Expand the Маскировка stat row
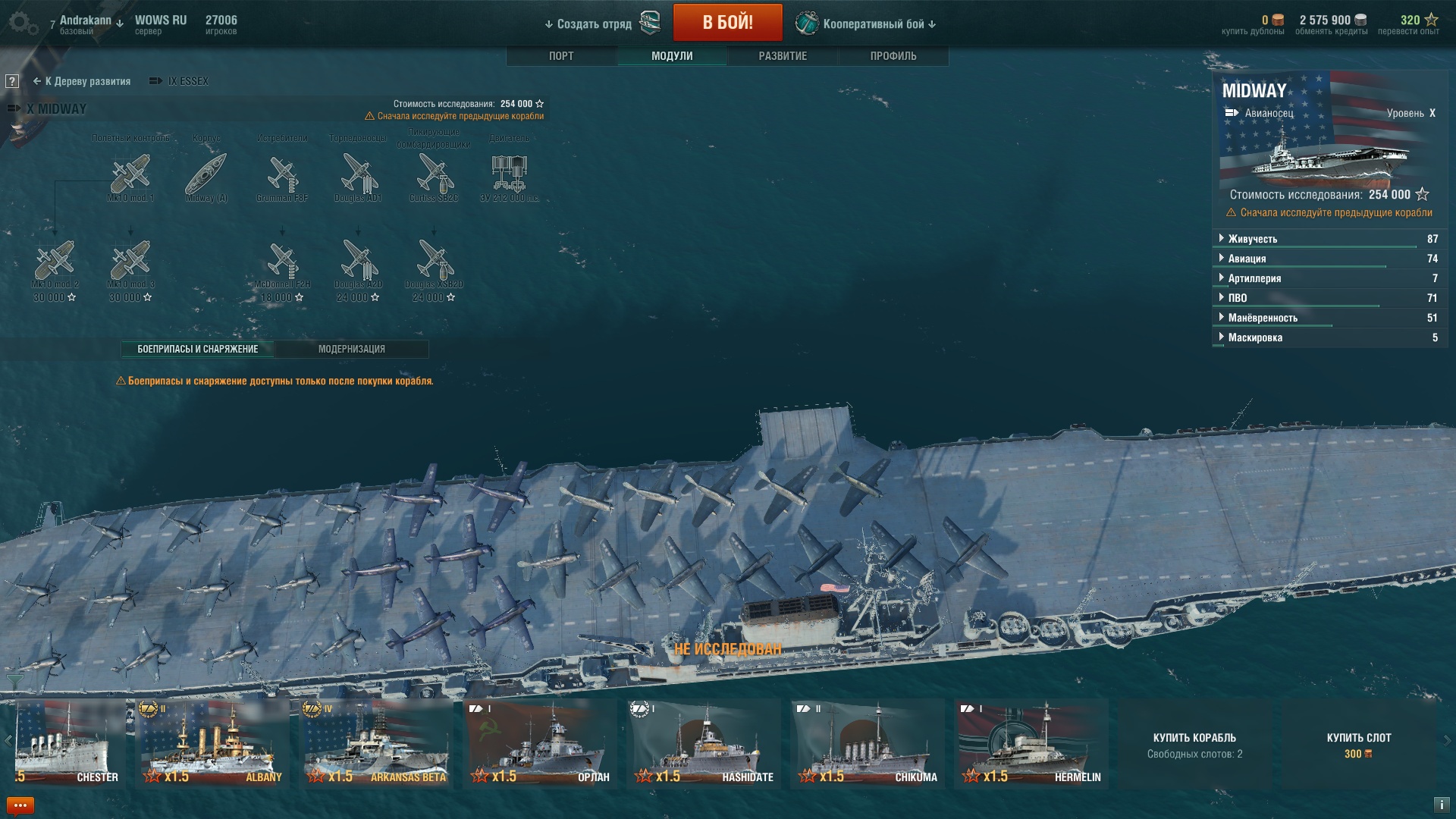This screenshot has height=819, width=1456. coord(1255,337)
